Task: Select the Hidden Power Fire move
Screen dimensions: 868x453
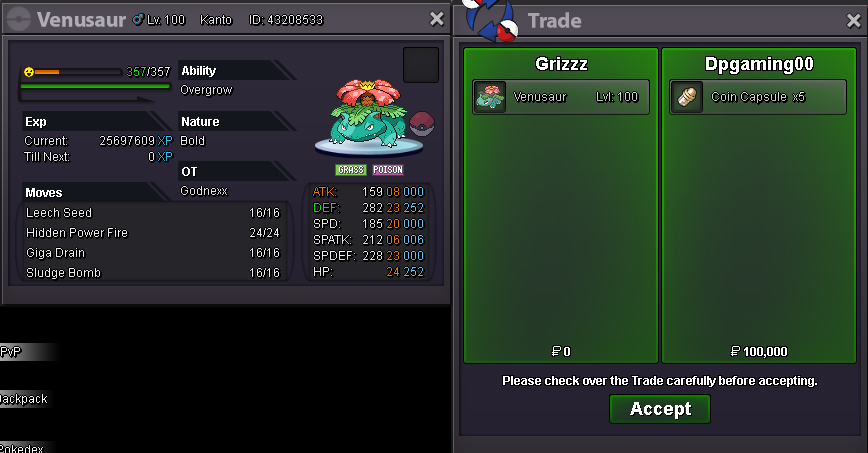Action: (x=152, y=233)
